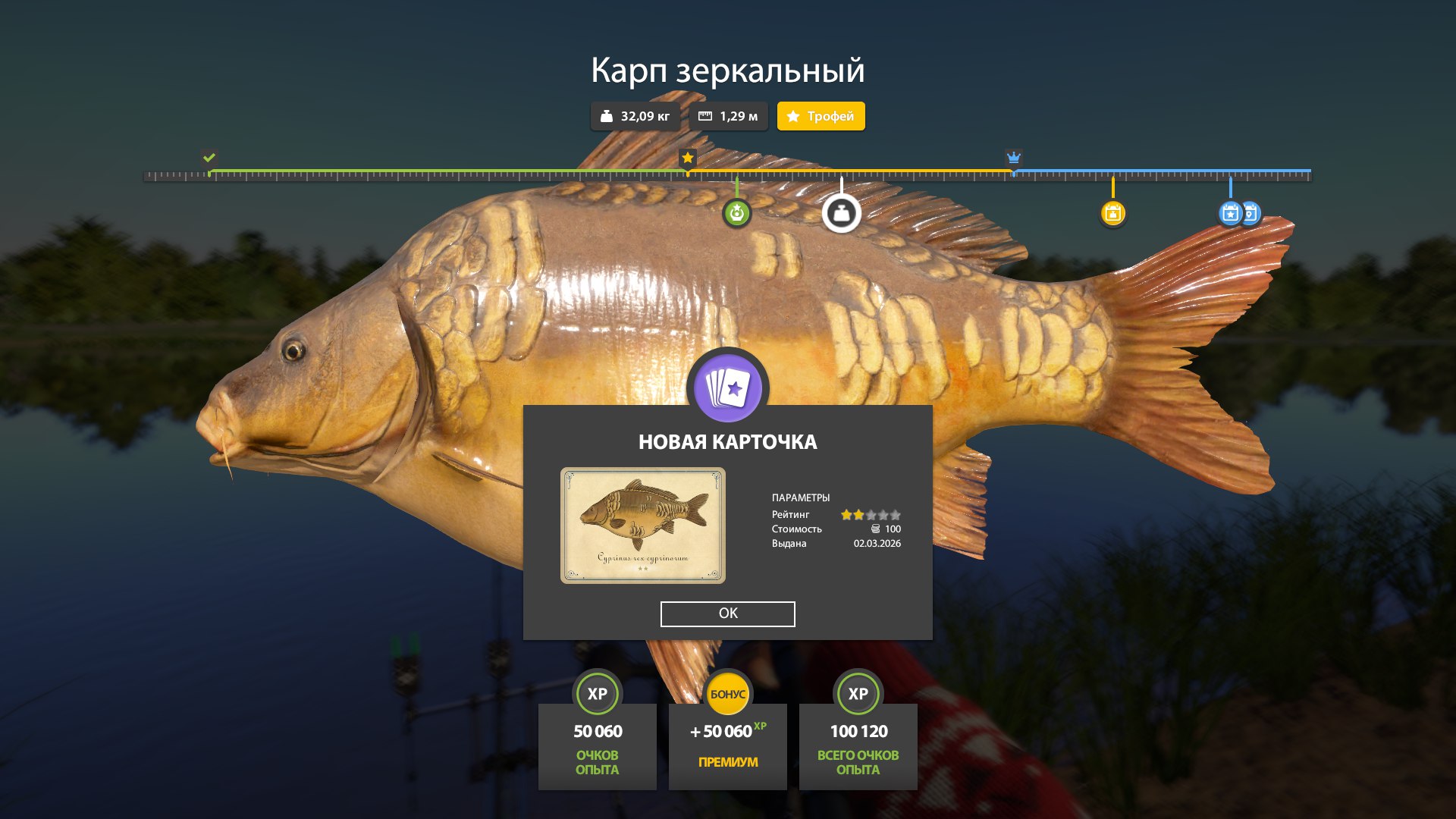Select the green timer icon on the ruler
This screenshot has width=1456, height=819.
pyautogui.click(x=736, y=213)
